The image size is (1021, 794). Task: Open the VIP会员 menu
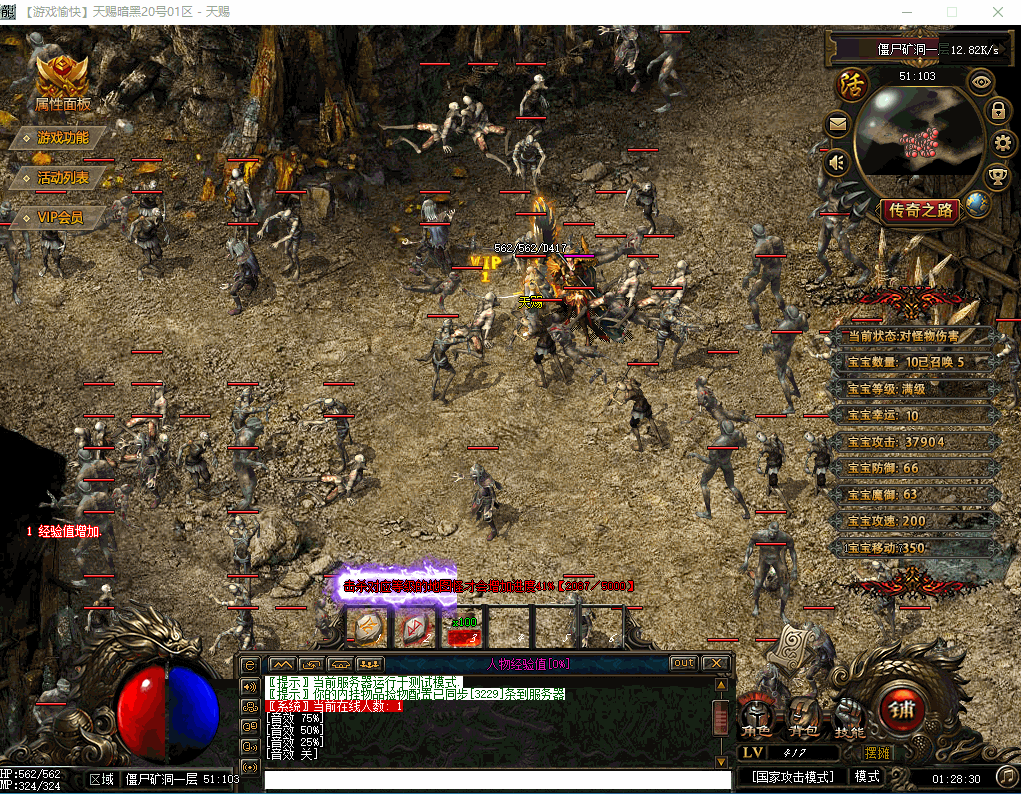click(59, 217)
